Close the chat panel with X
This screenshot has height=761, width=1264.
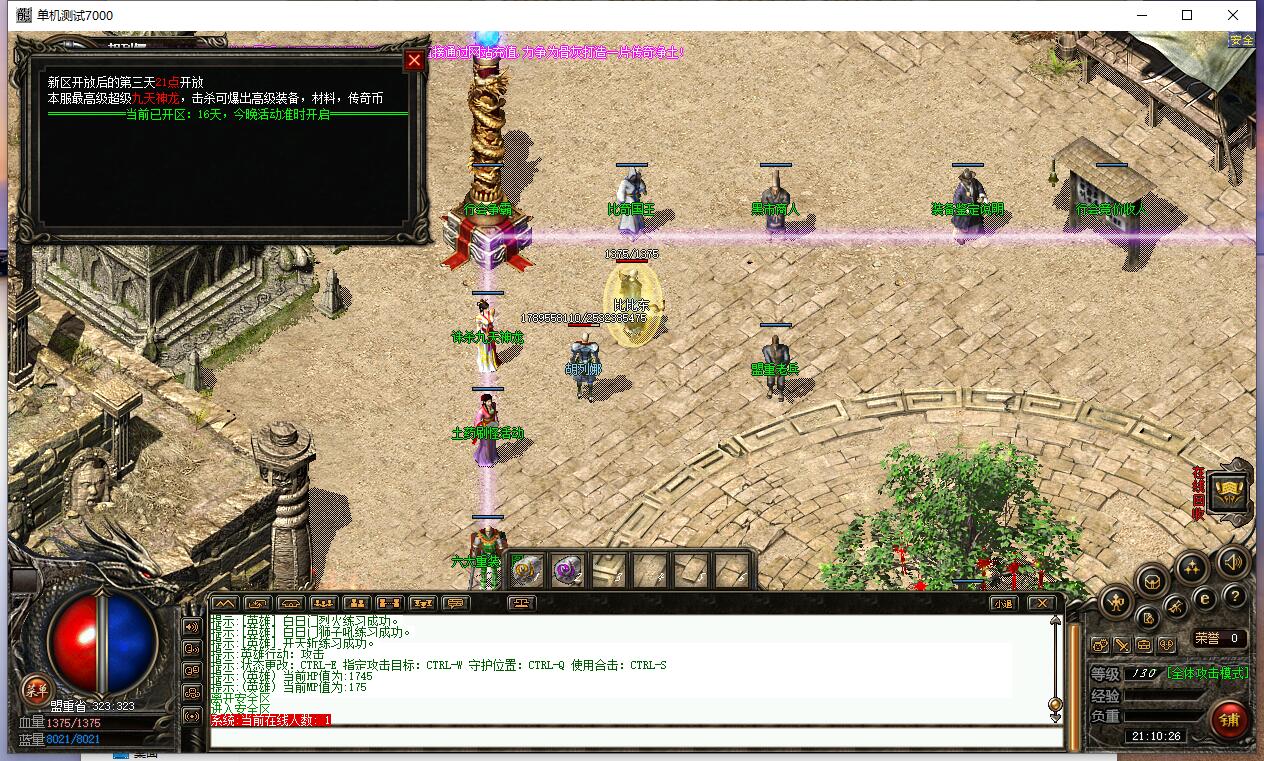(x=1041, y=603)
